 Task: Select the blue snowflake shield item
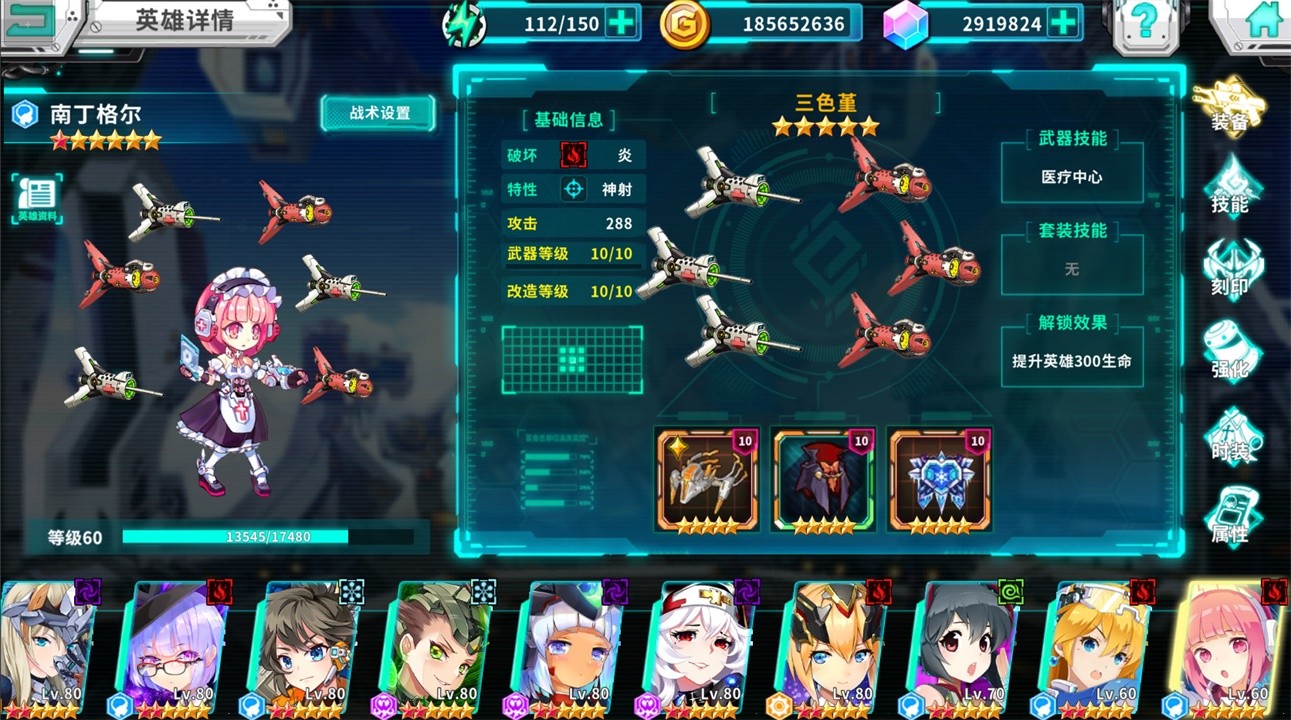[x=940, y=478]
